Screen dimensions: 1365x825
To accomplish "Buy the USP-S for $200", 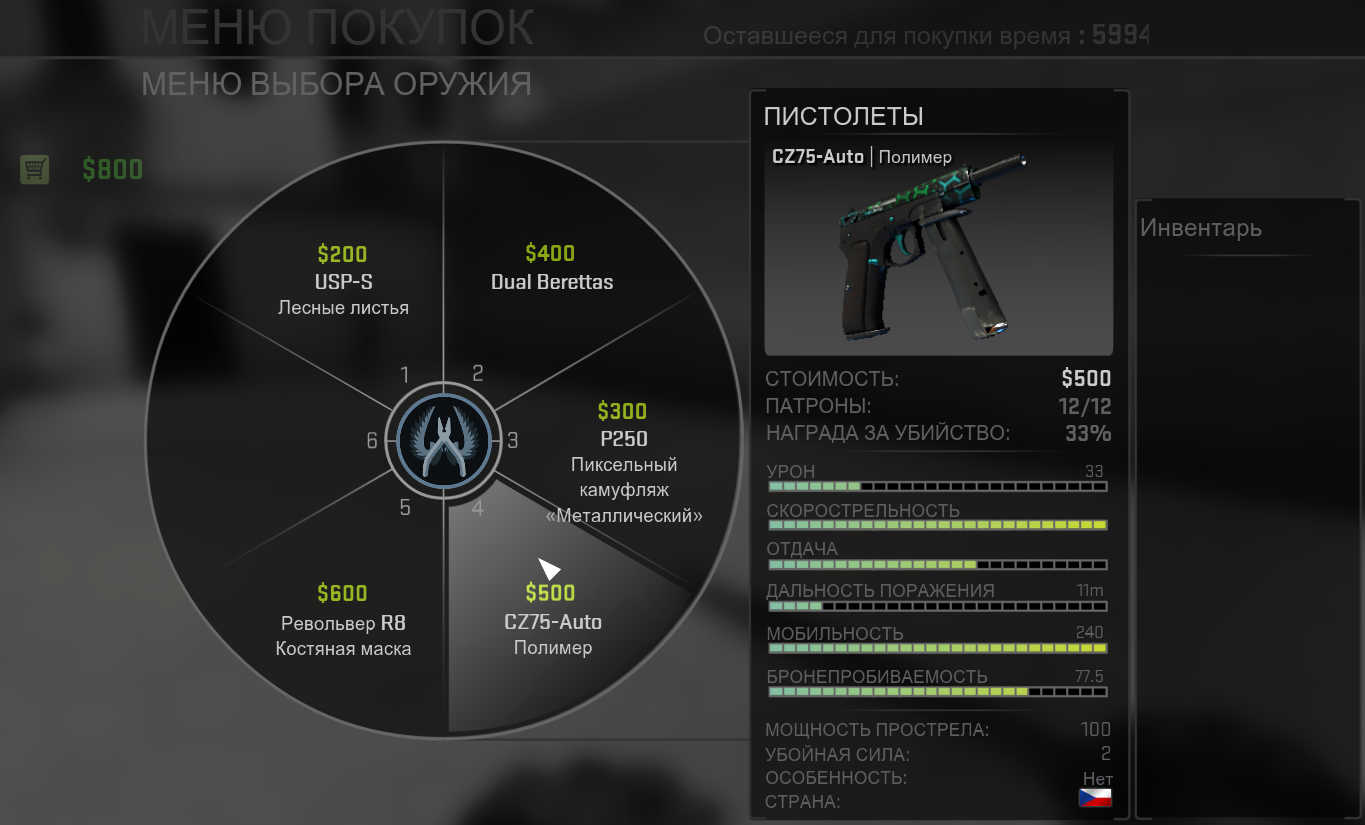I will pyautogui.click(x=343, y=281).
